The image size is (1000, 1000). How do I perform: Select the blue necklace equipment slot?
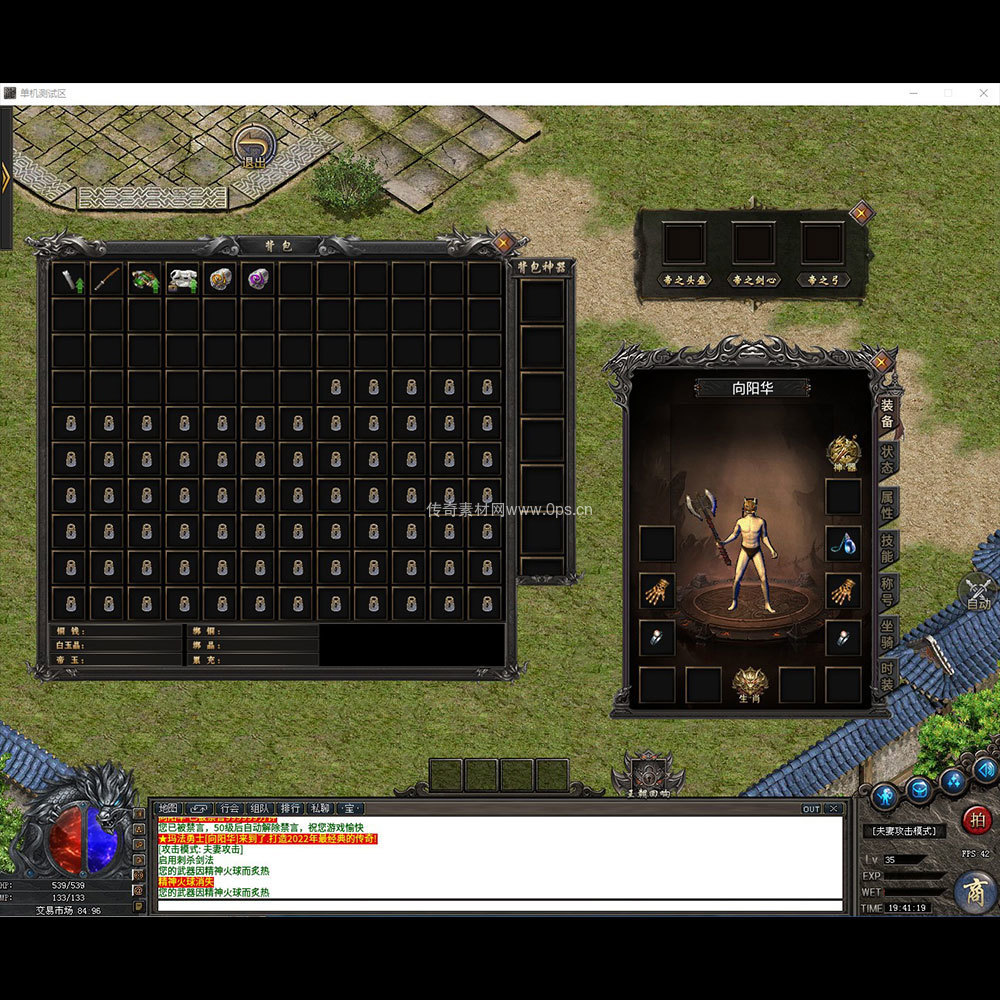pyautogui.click(x=843, y=543)
